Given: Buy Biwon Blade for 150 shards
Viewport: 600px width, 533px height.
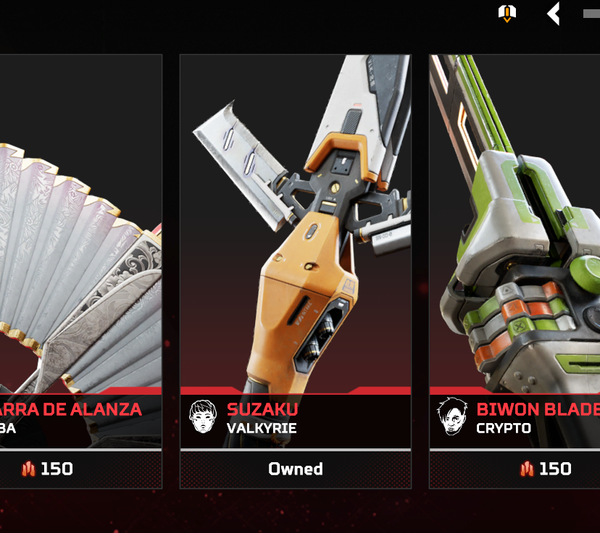Looking at the screenshot, I should point(546,468).
